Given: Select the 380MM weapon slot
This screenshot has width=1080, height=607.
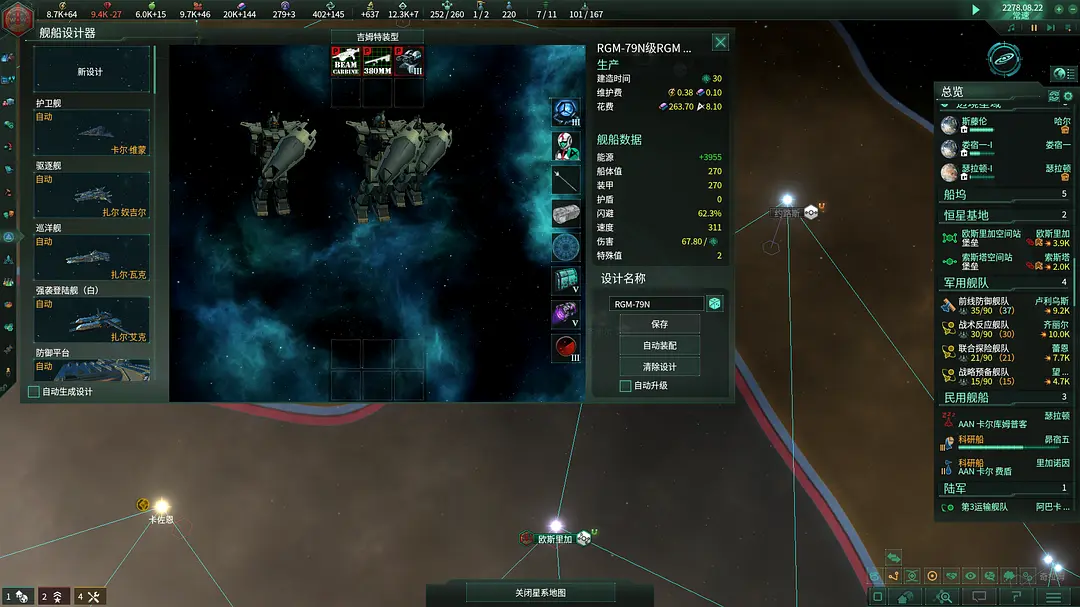Looking at the screenshot, I should [x=377, y=62].
